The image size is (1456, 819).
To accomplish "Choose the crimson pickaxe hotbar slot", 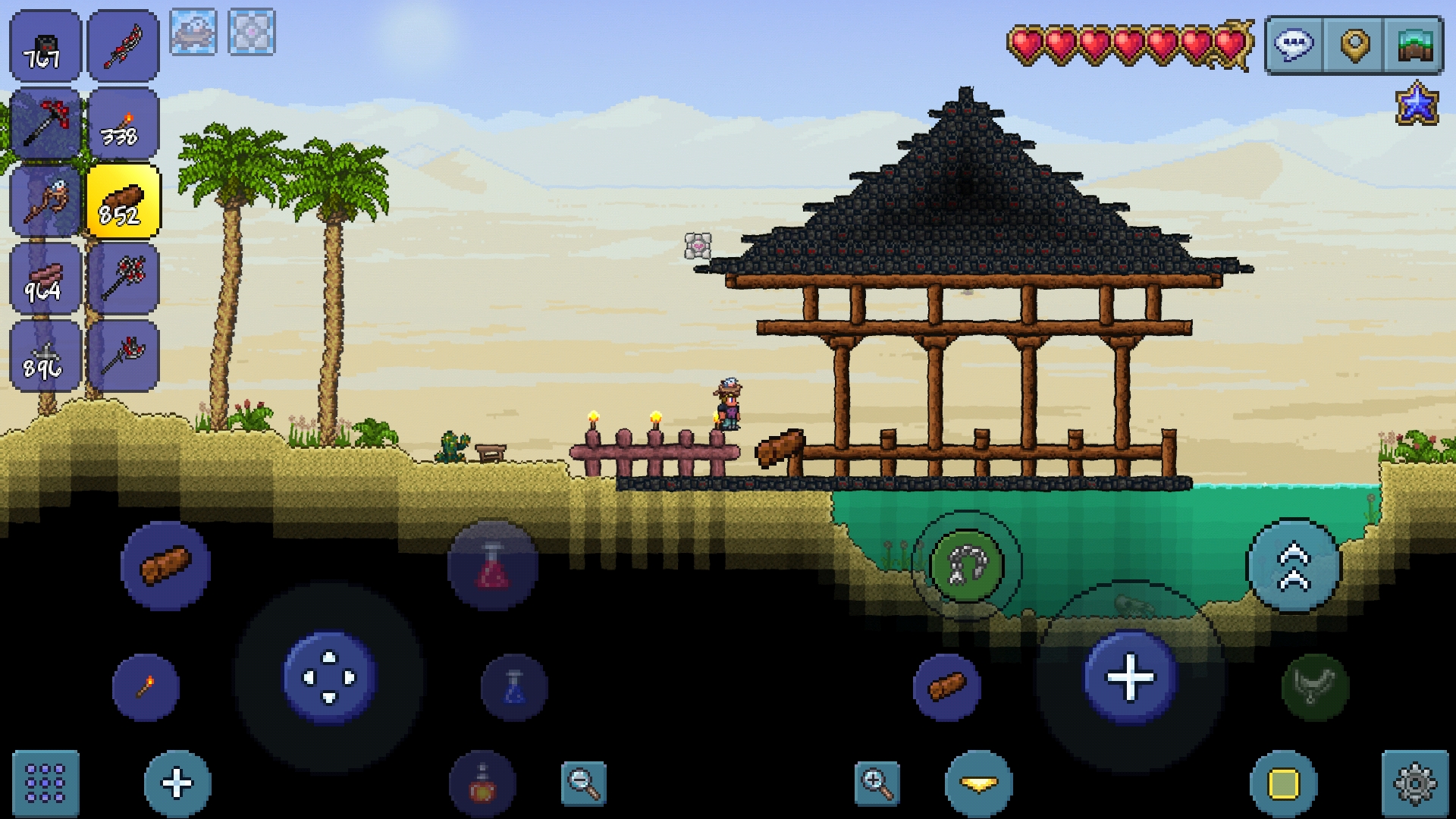I will pos(45,124).
